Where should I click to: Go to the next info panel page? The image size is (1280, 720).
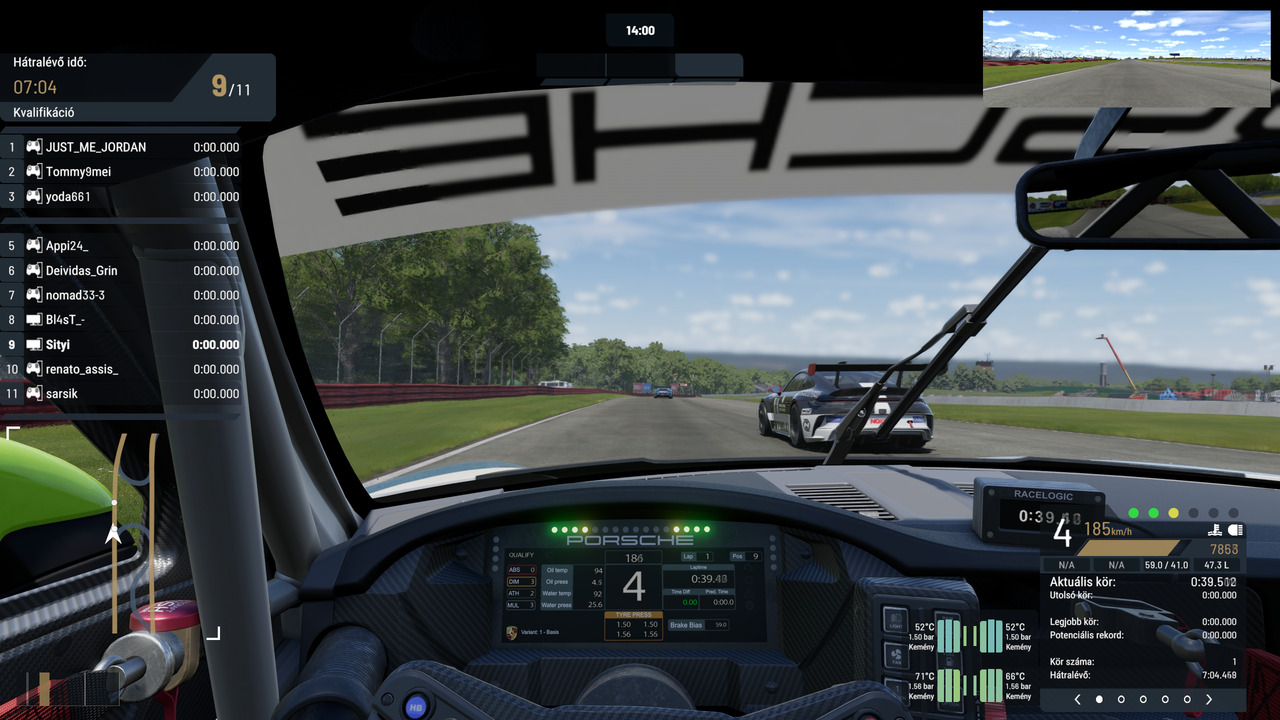click(x=1209, y=700)
